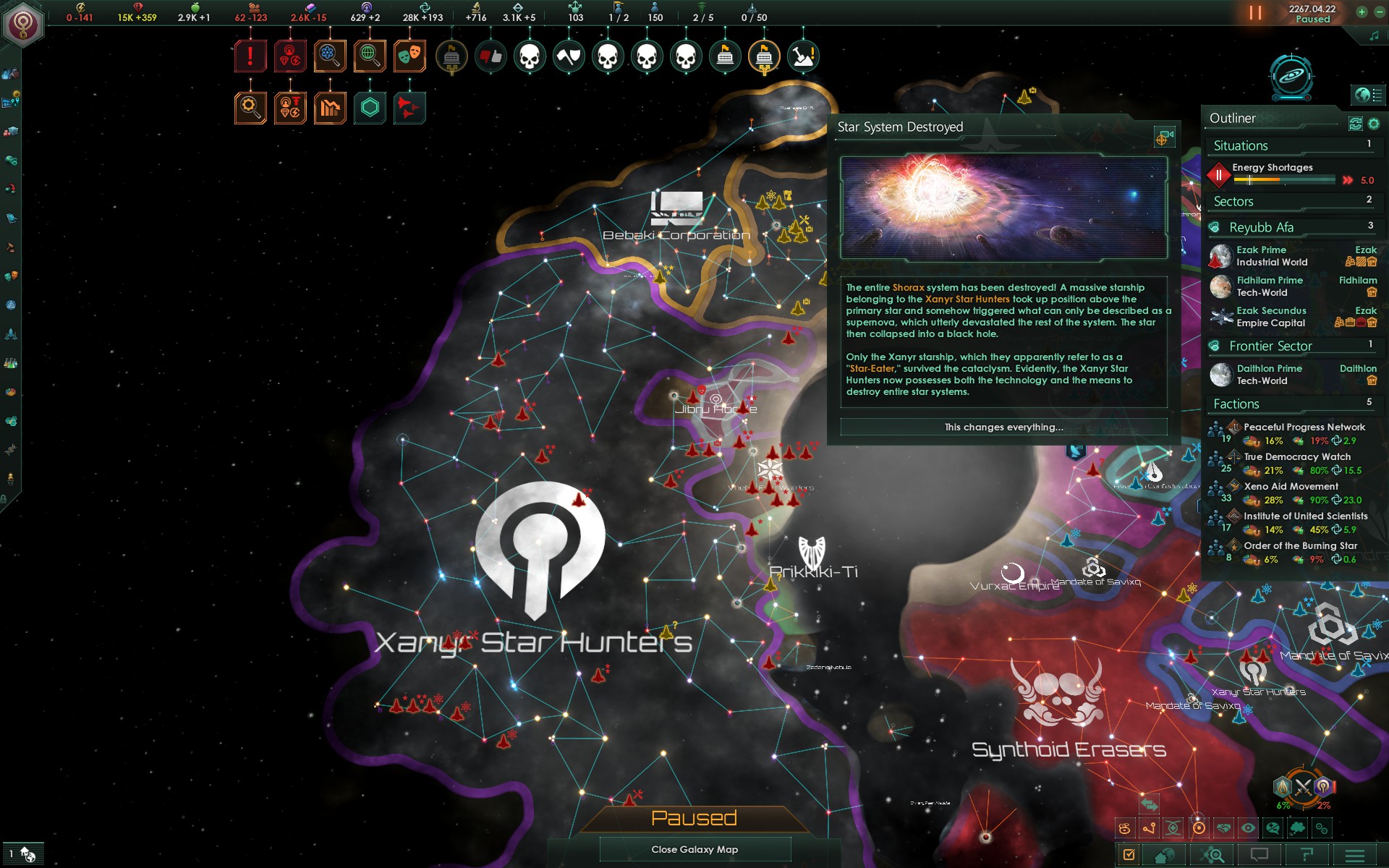Open the theater masks notification
This screenshot has width=1389, height=868.
click(x=409, y=56)
